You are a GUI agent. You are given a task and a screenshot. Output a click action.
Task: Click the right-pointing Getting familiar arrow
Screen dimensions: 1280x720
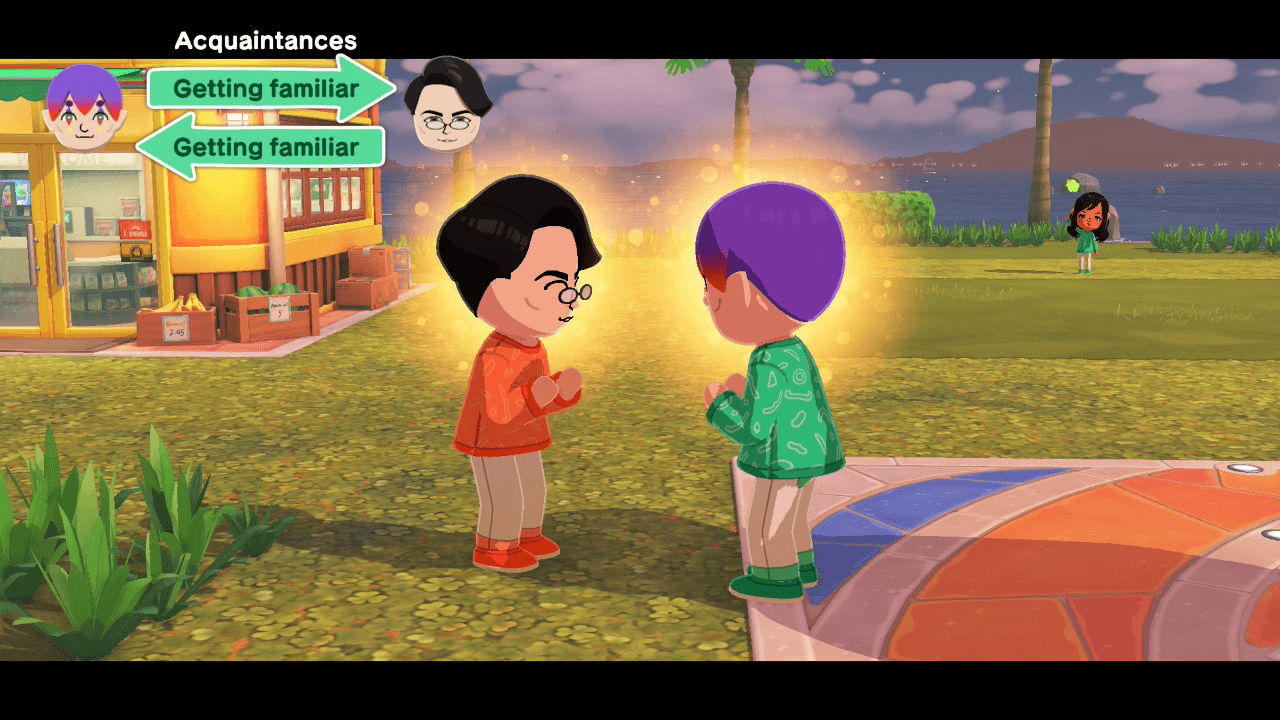coord(266,89)
